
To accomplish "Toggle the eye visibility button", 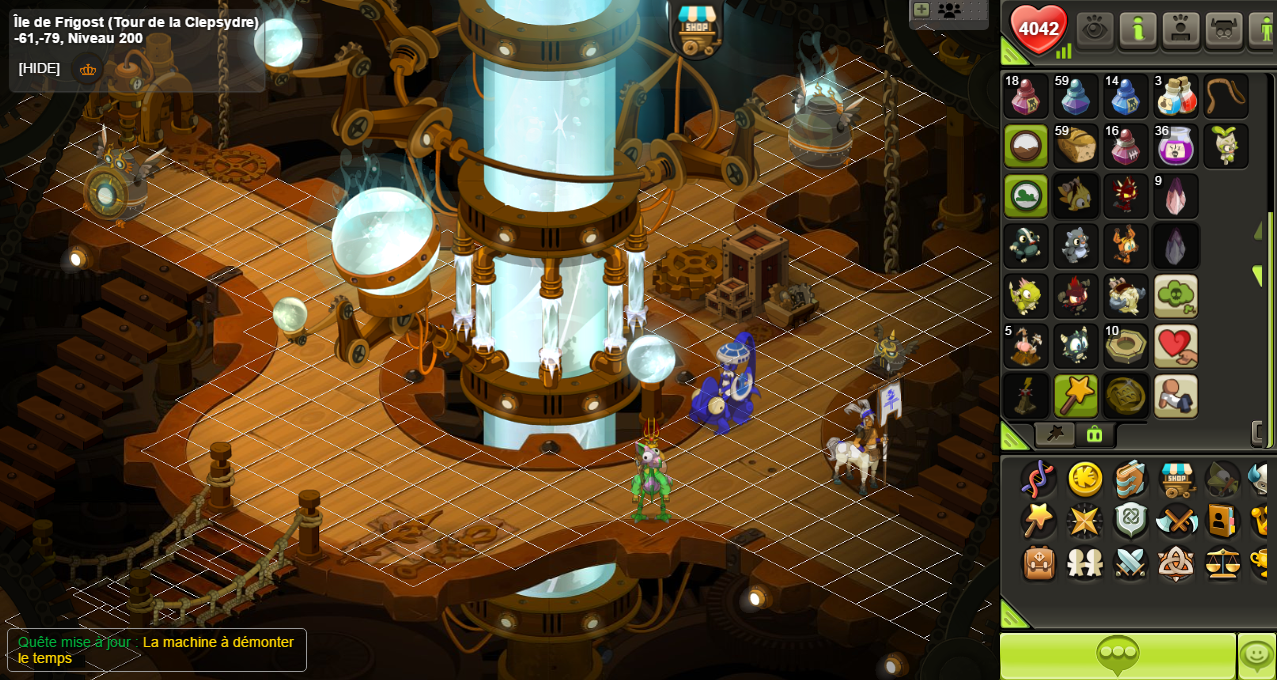I will click(1095, 30).
